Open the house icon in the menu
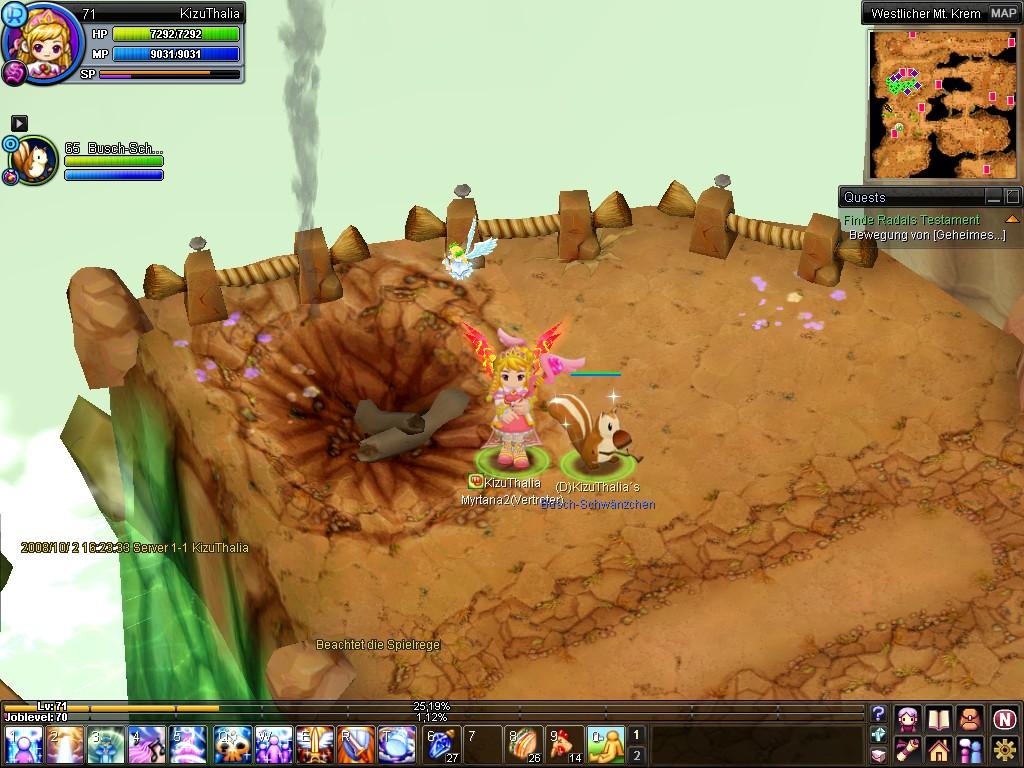This screenshot has height=768, width=1024. coord(938,749)
